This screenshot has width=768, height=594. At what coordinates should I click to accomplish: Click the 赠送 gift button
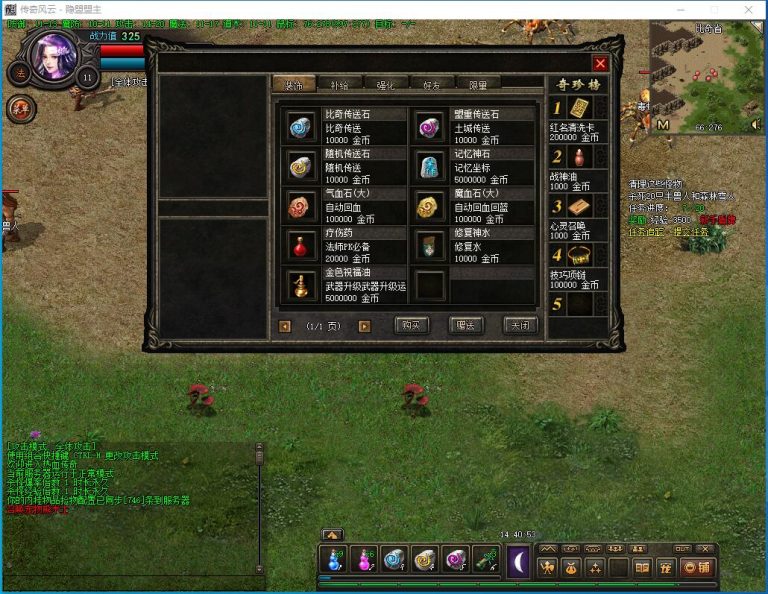click(465, 325)
